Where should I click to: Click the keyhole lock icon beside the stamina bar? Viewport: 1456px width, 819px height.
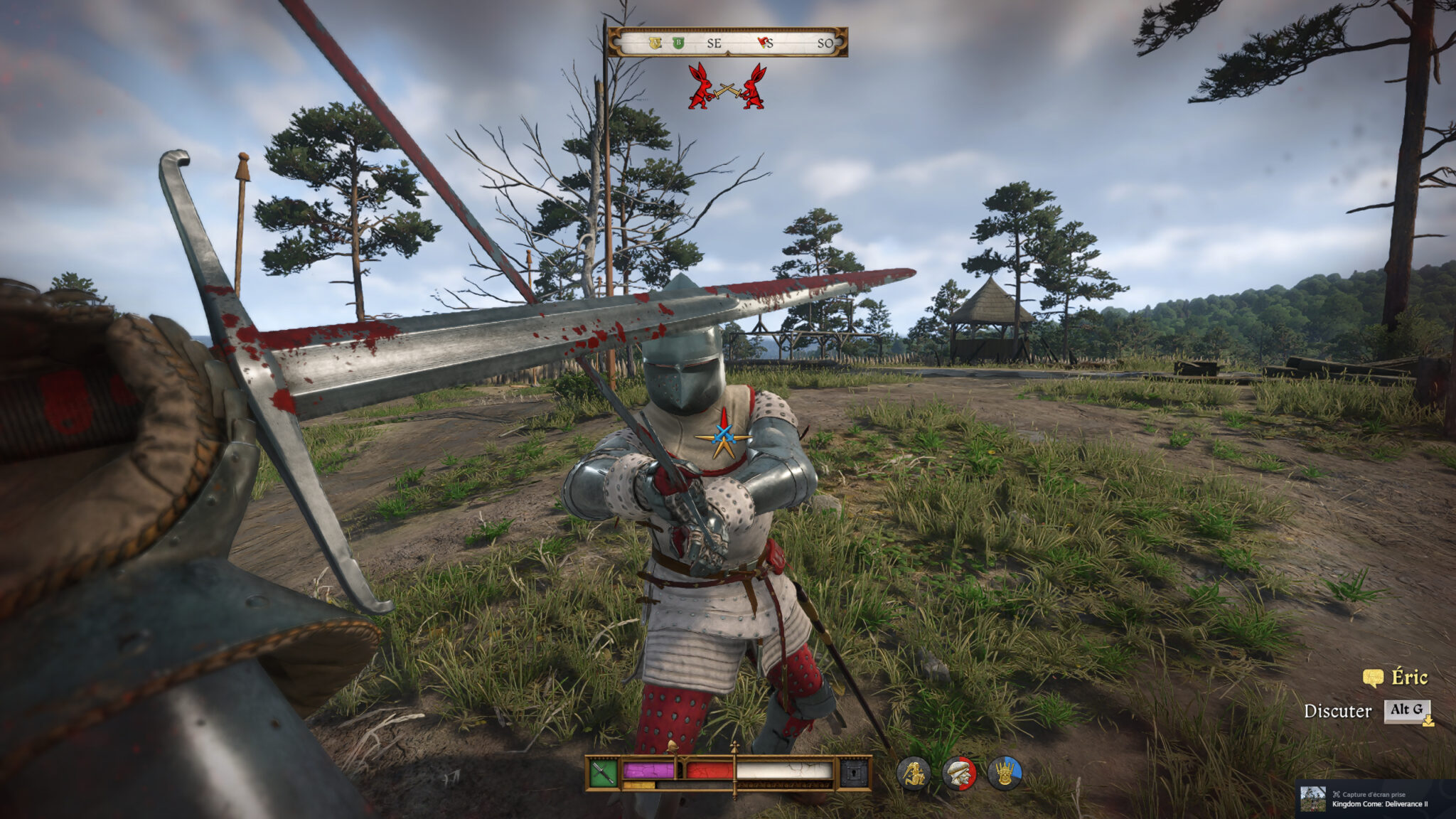(x=855, y=773)
